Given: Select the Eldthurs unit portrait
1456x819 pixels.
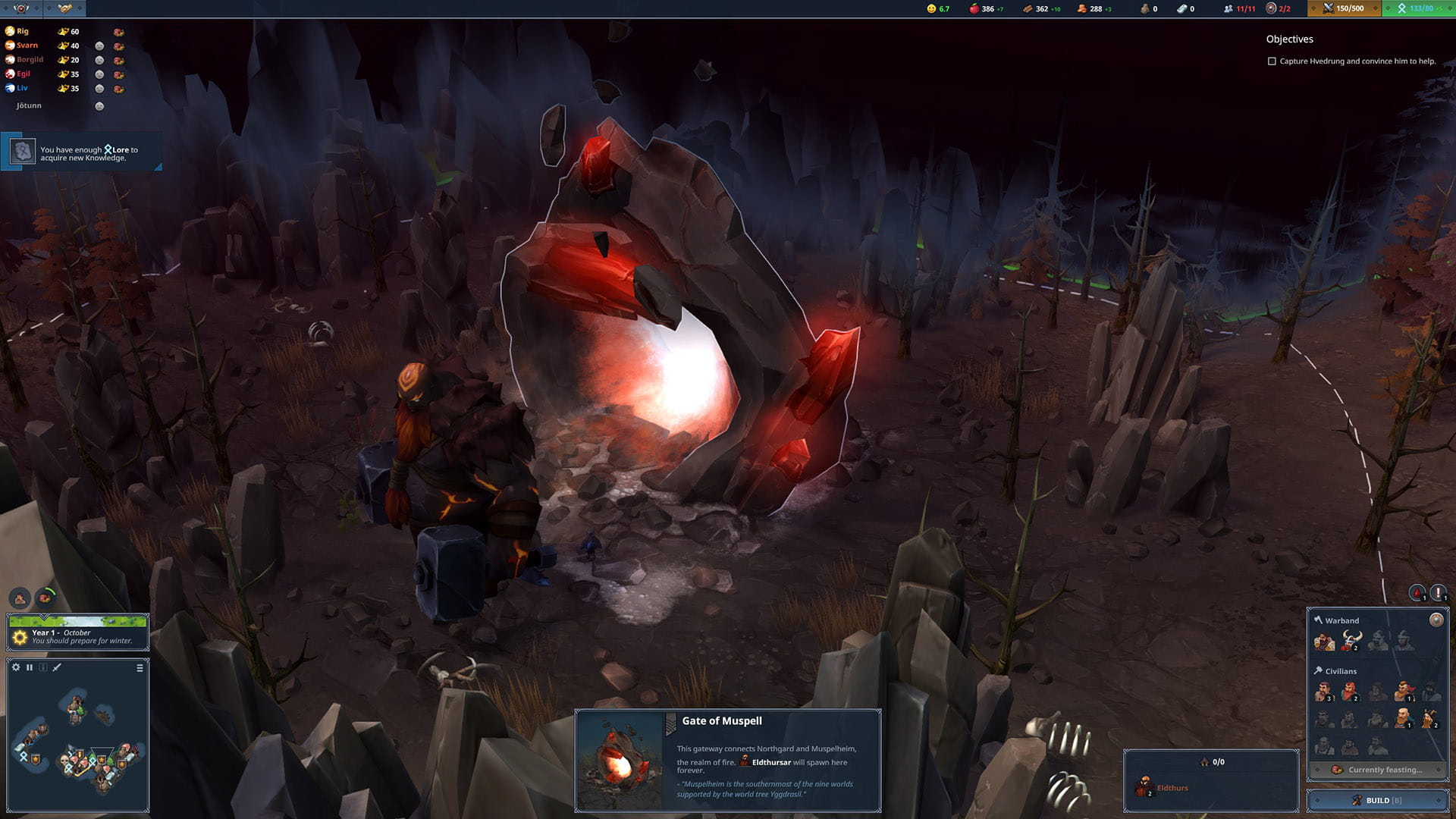Looking at the screenshot, I should point(1144,787).
